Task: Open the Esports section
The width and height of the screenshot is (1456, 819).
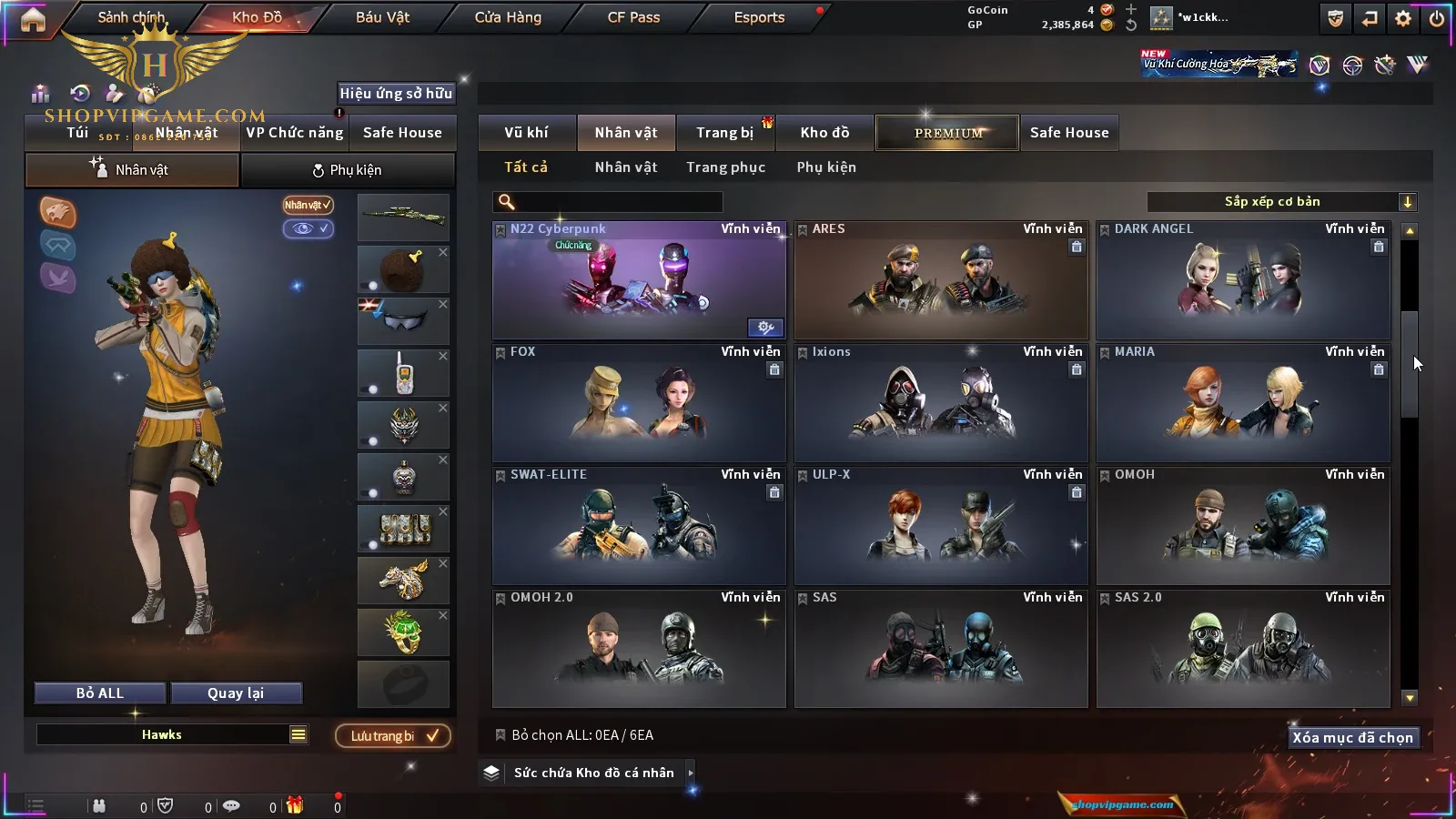Action: (x=759, y=17)
